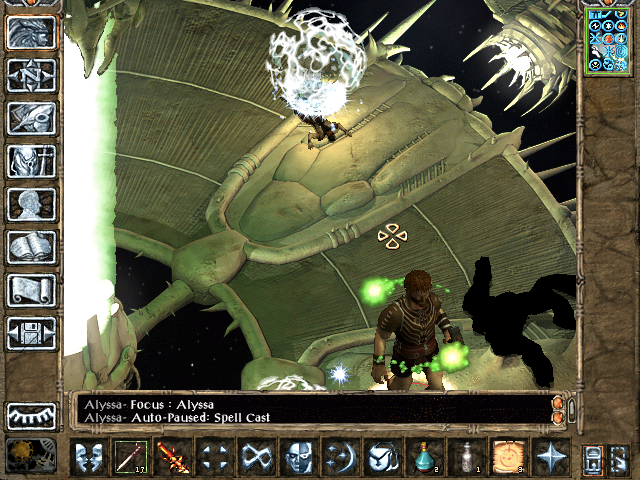This screenshot has height=480, width=640.
Task: Use the scroll quick item slot
Action: pos(508,457)
